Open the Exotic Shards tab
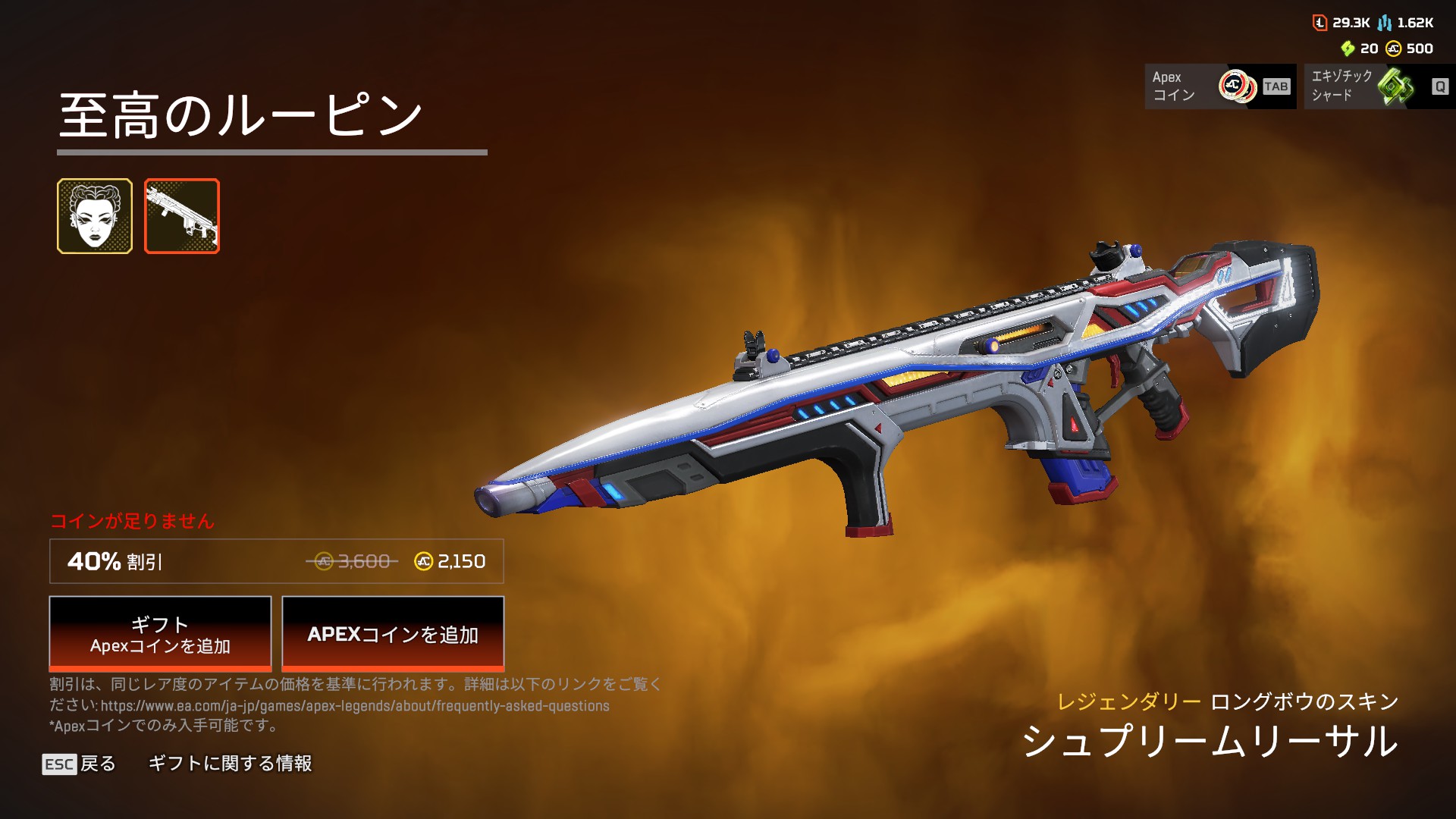The height and width of the screenshot is (819, 1456). coord(1379,86)
